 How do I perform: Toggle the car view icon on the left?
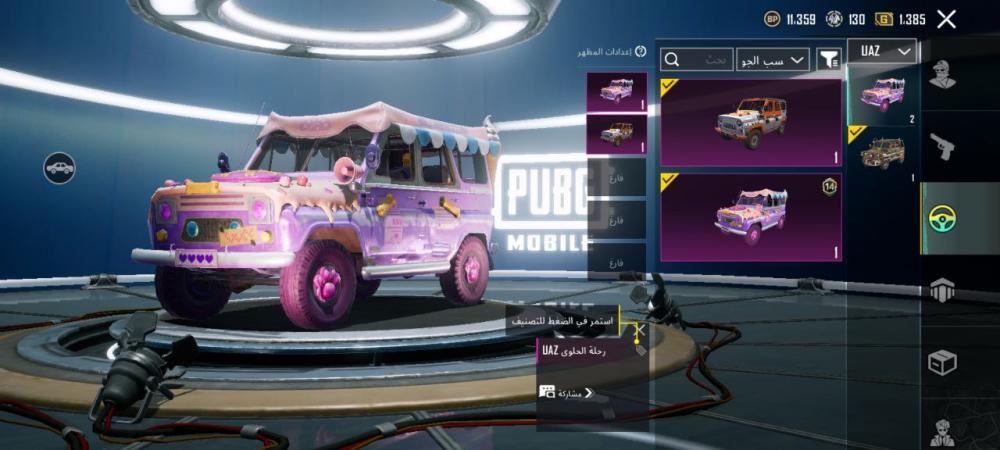click(x=60, y=167)
